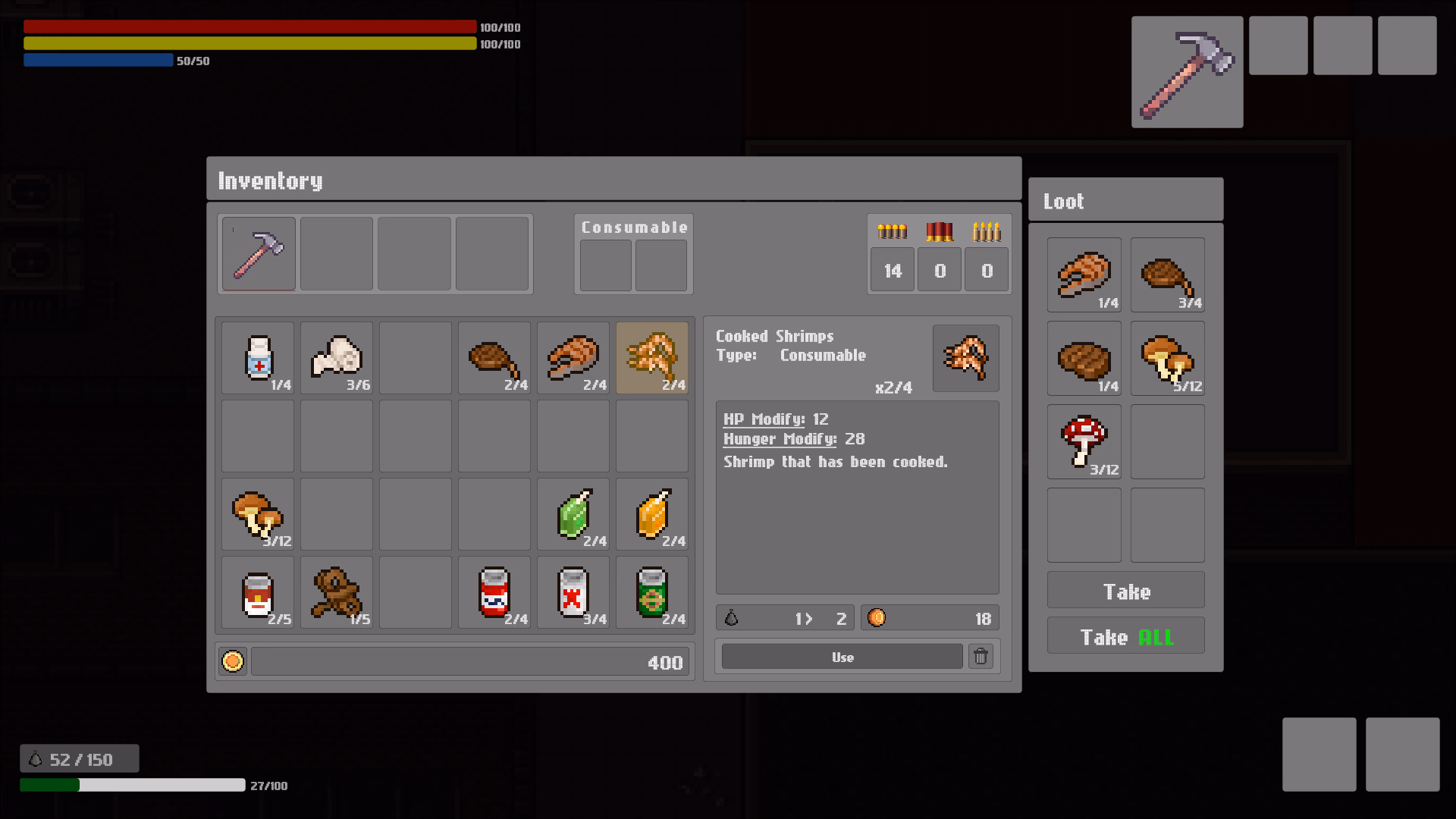Screen dimensions: 1456x819
Task: Select the steak in the loot panel
Action: coord(1084,359)
